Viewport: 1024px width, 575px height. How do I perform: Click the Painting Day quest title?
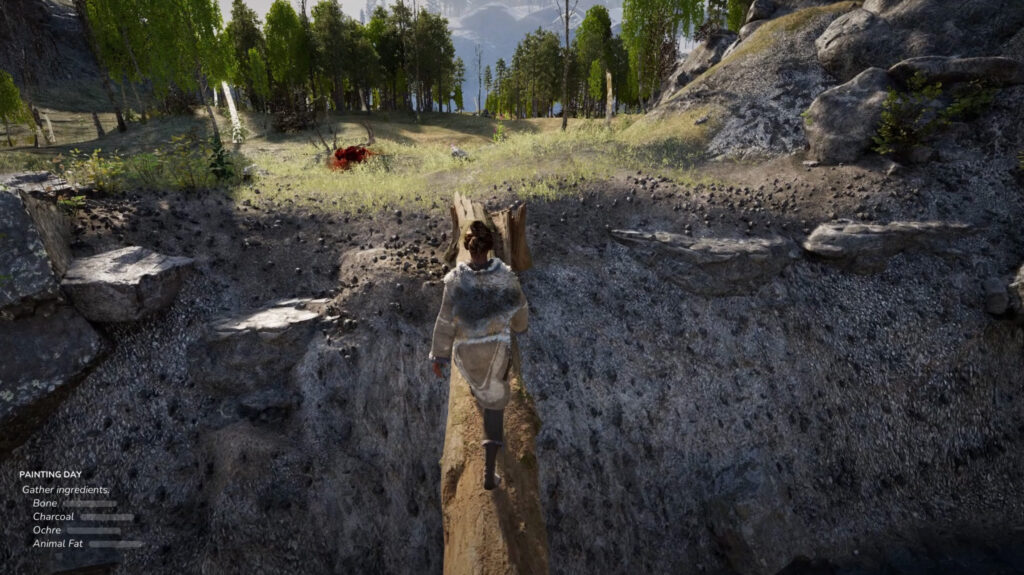point(50,474)
